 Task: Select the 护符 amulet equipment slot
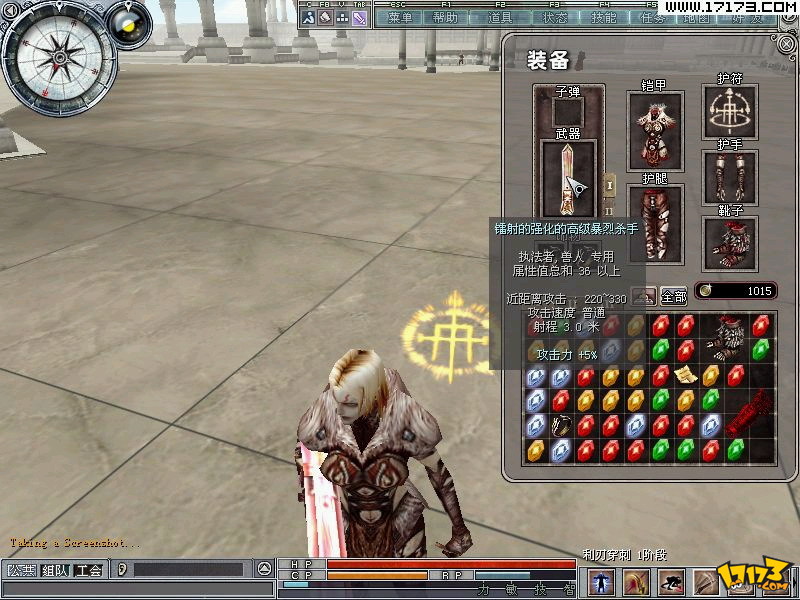[730, 111]
